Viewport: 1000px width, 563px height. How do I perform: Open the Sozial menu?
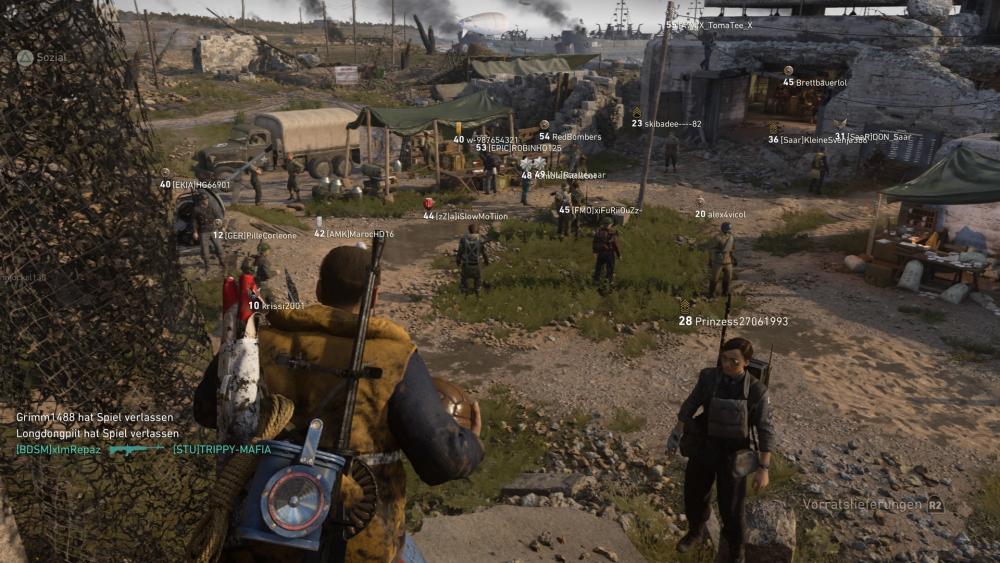tap(41, 58)
